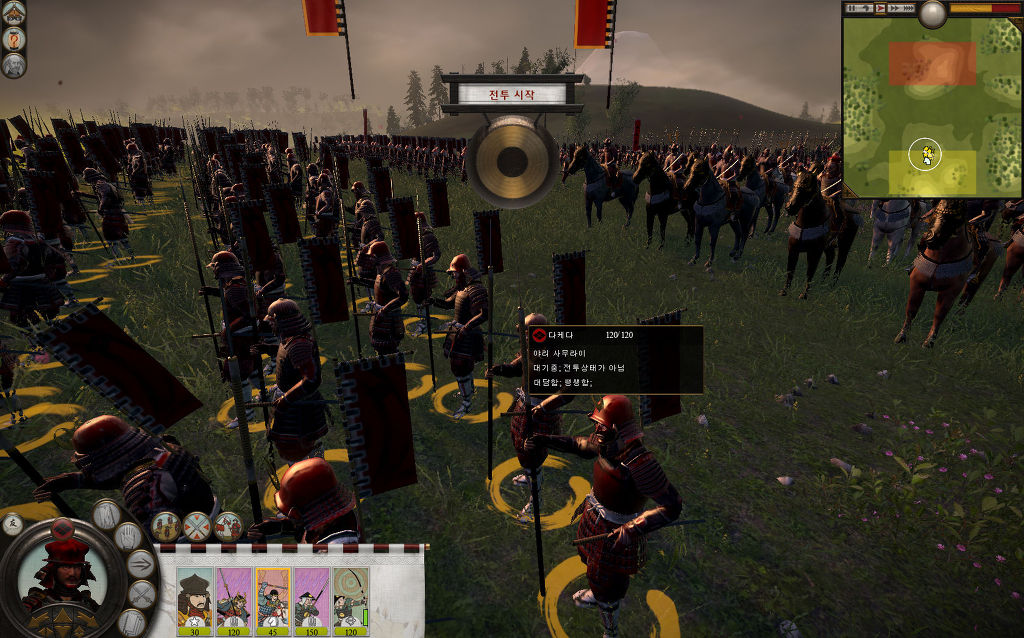Select the general unit card

195,600
